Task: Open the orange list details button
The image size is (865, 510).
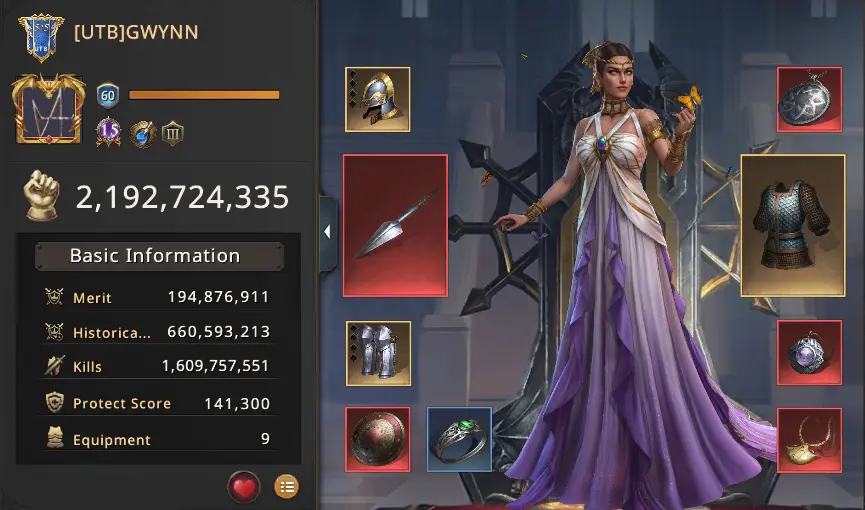Action: point(286,487)
